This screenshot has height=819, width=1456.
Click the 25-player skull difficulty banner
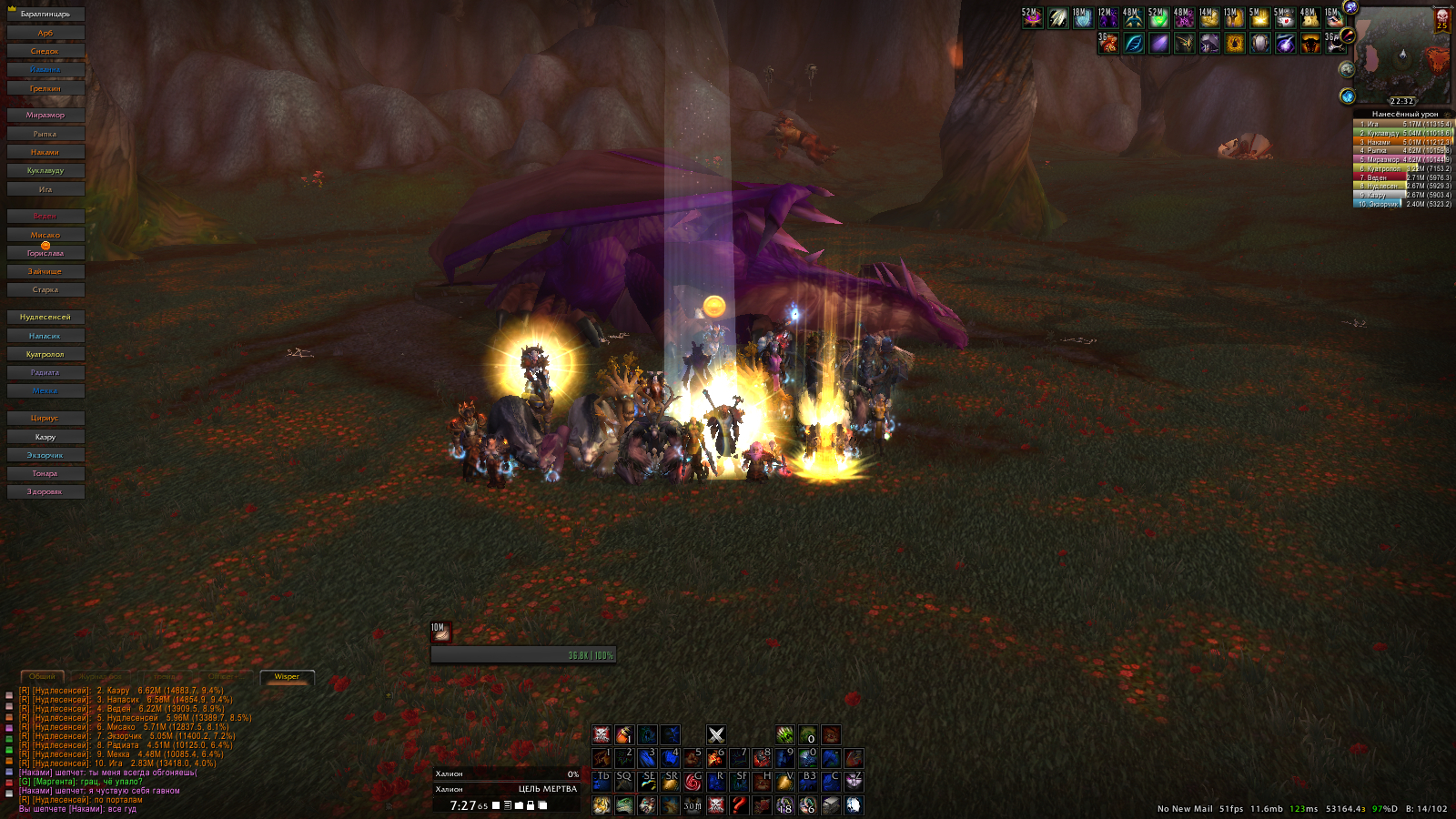pyautogui.click(x=1442, y=20)
